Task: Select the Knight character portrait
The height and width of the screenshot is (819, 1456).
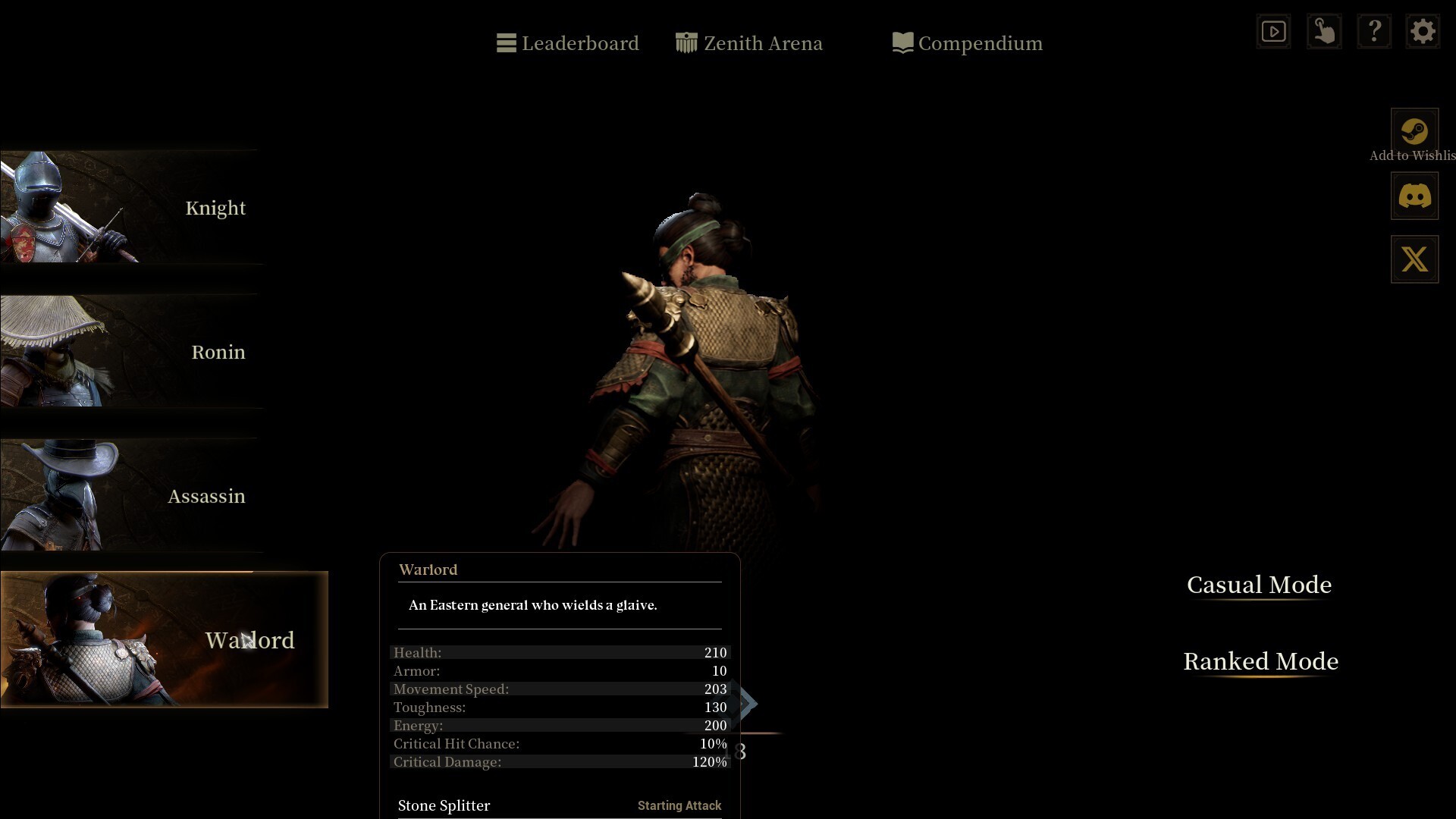Action: click(x=129, y=208)
